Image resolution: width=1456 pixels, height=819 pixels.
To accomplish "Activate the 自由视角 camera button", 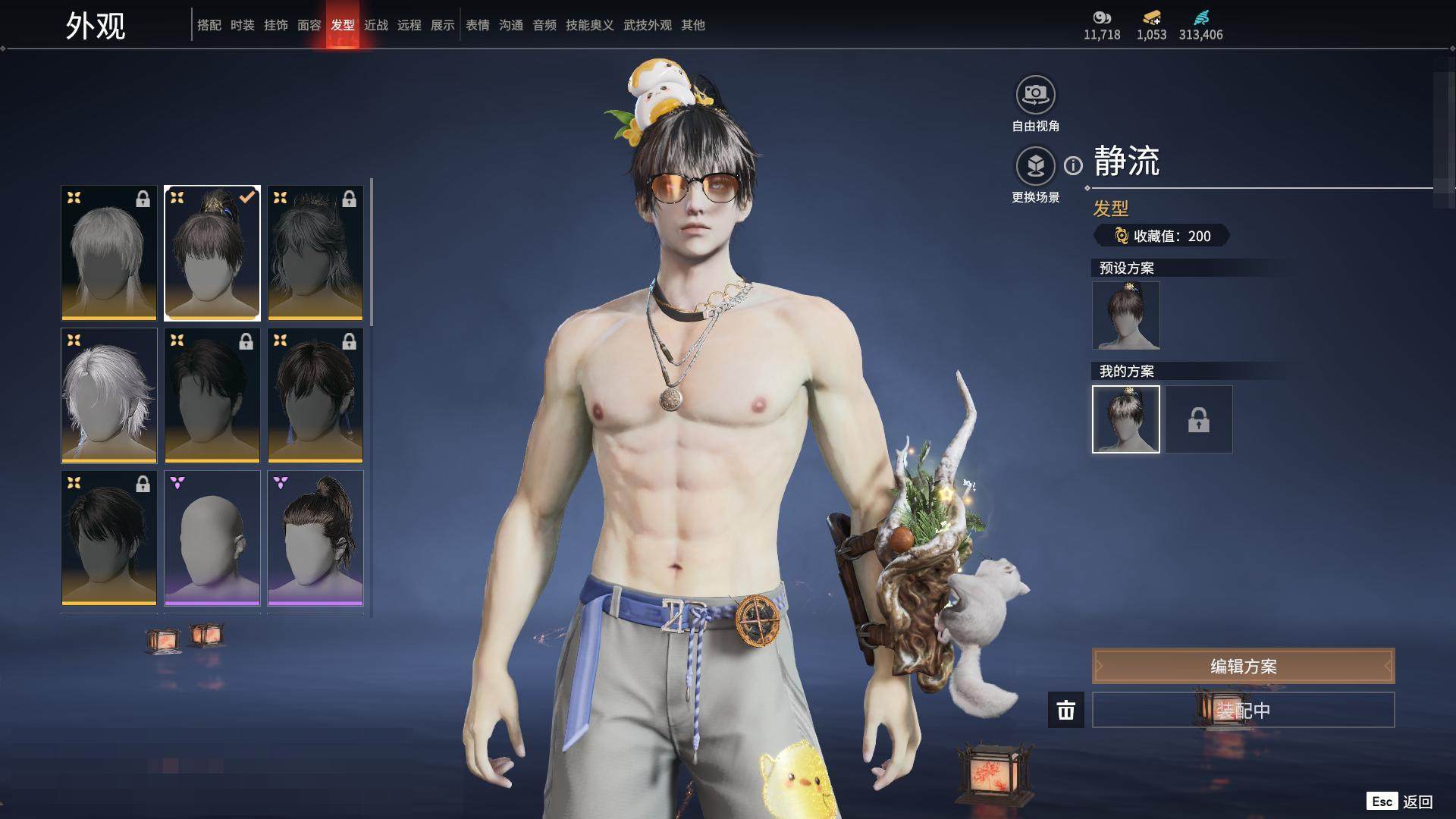I will [1035, 95].
